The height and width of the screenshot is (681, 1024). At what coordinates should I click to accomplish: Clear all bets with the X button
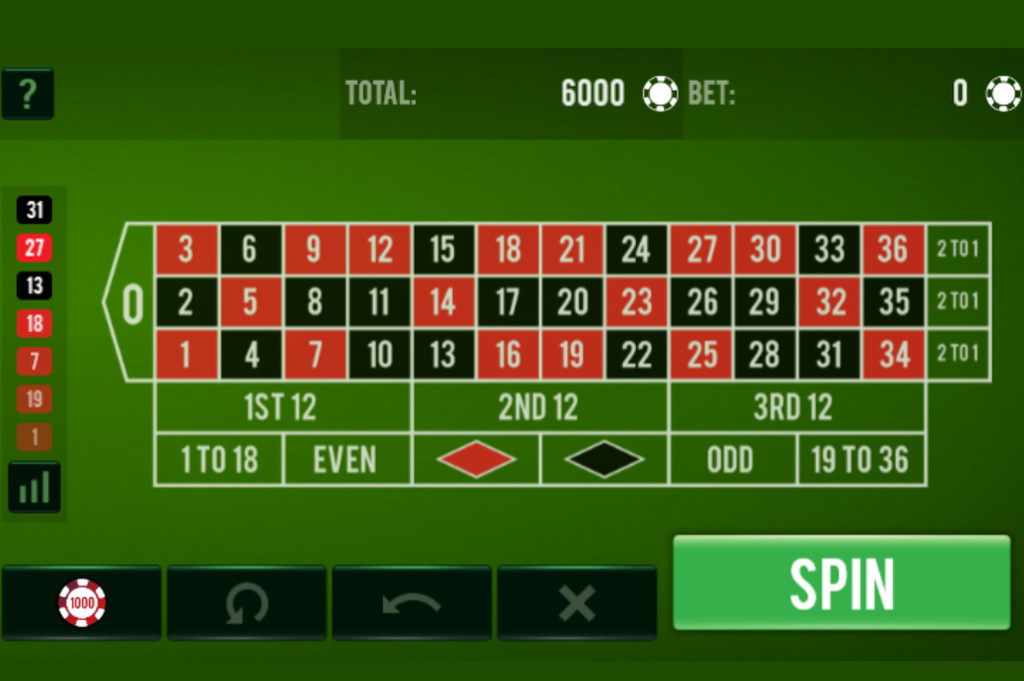coord(576,602)
